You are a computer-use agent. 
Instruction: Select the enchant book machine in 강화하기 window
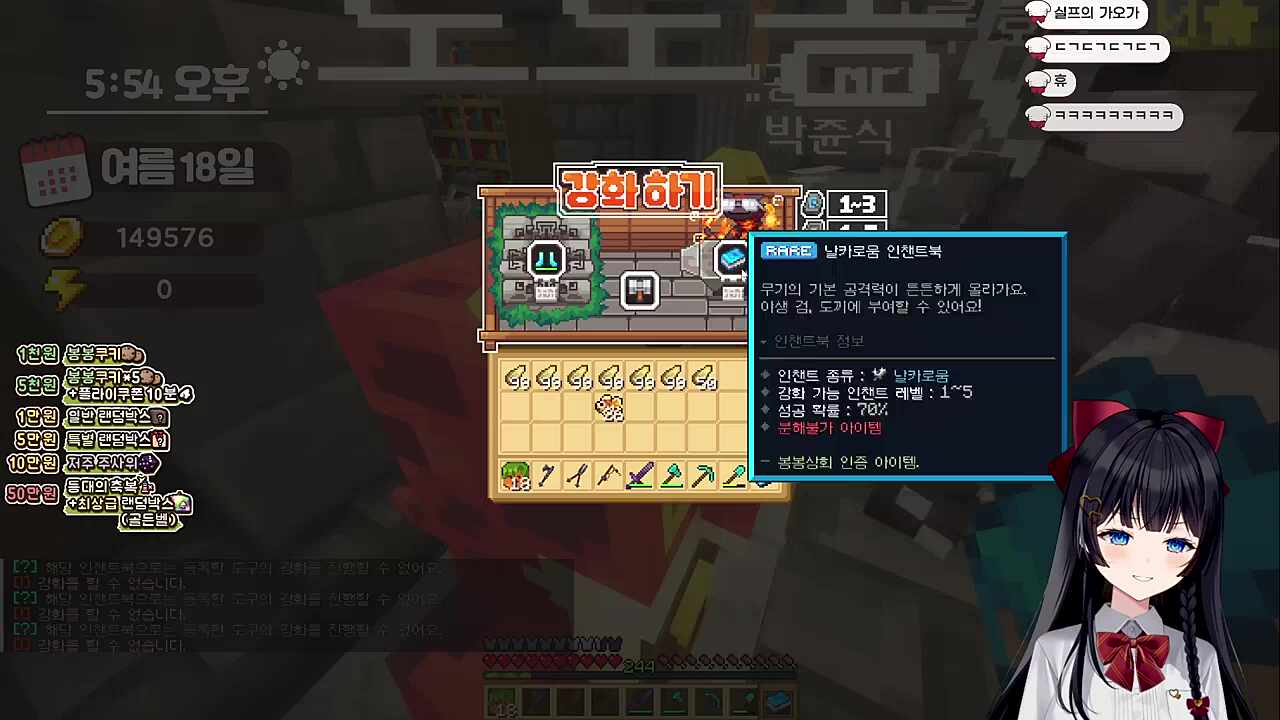730,258
